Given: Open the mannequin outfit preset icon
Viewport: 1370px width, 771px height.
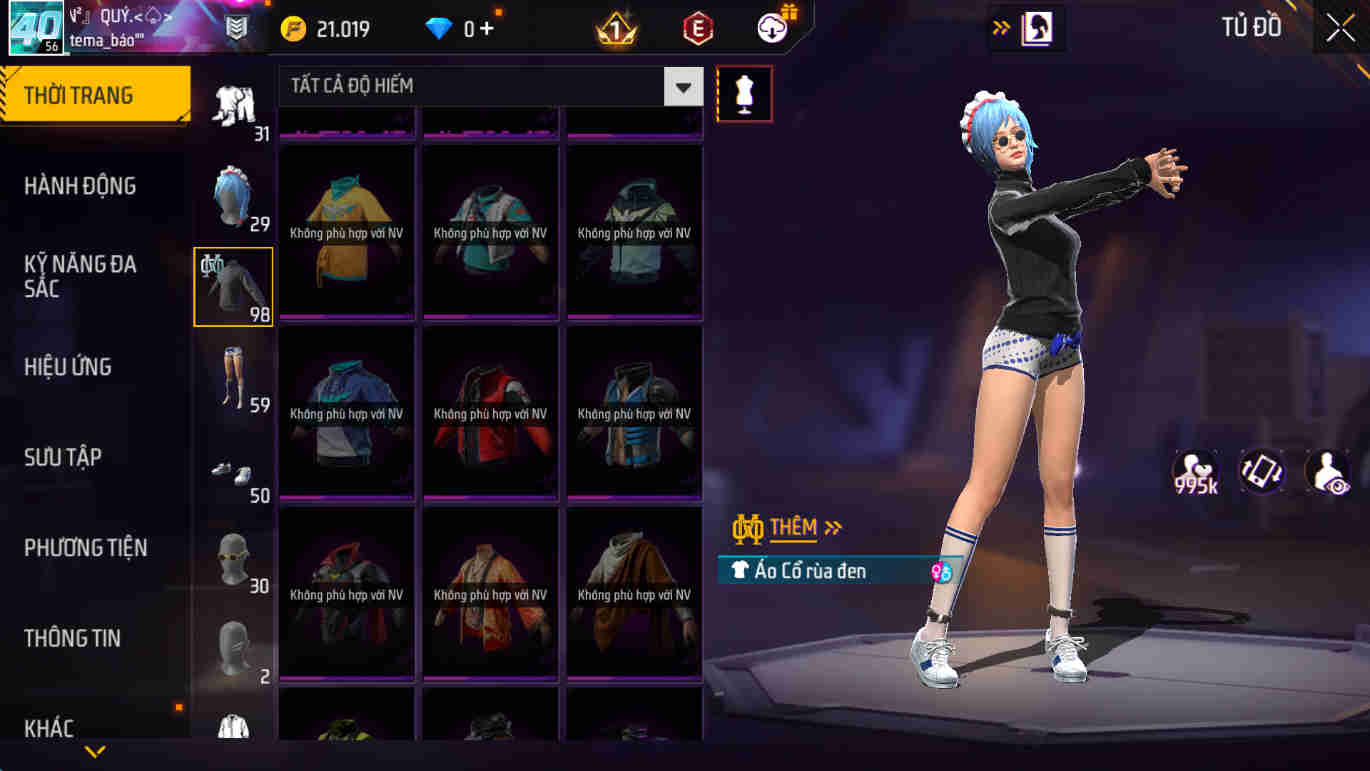Looking at the screenshot, I should click(744, 93).
